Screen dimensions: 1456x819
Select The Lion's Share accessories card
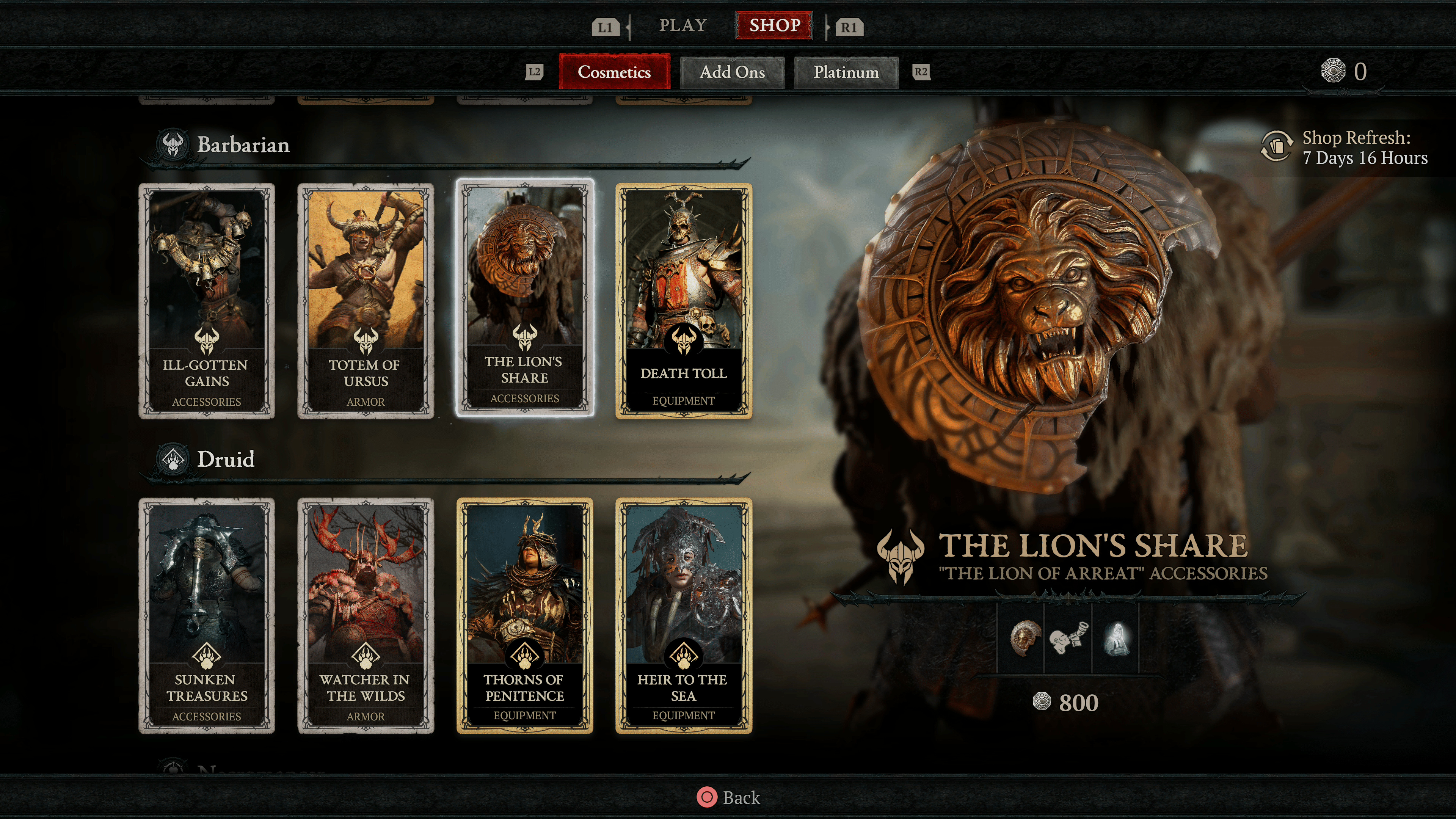click(524, 298)
